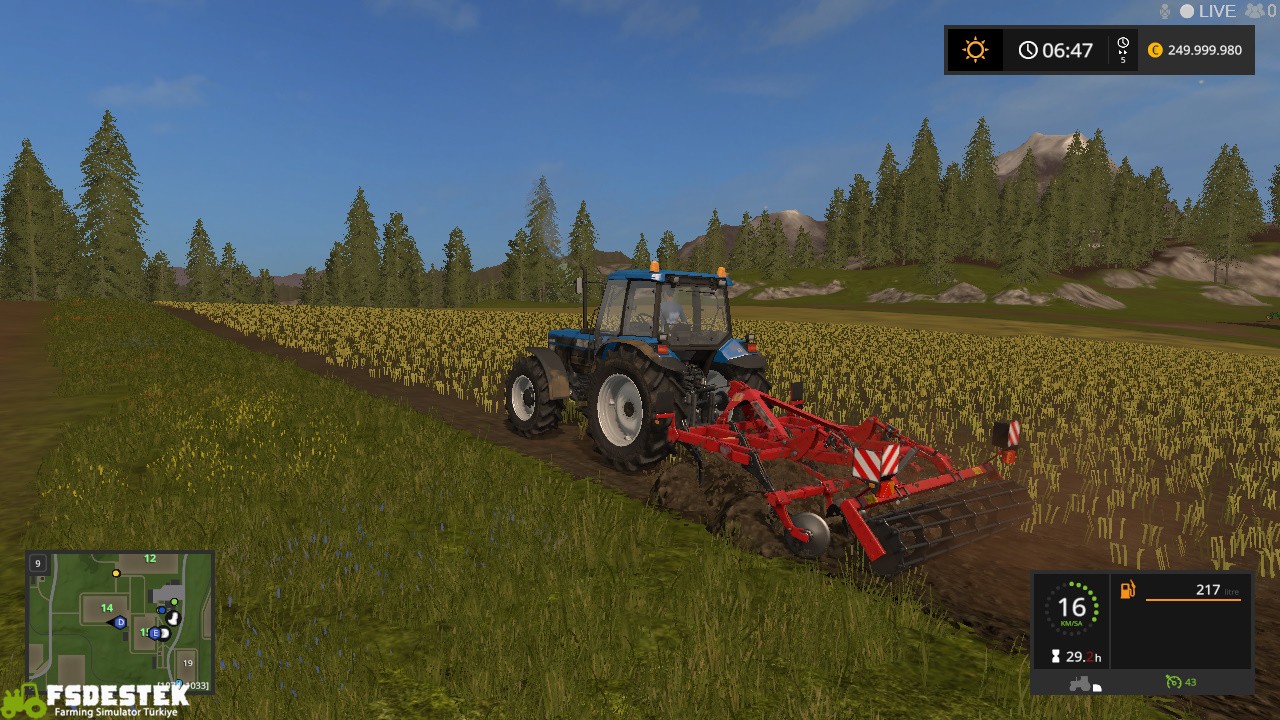Toggle the LIVE stream indicator dot
Image resolution: width=1280 pixels, height=720 pixels.
point(1187,11)
